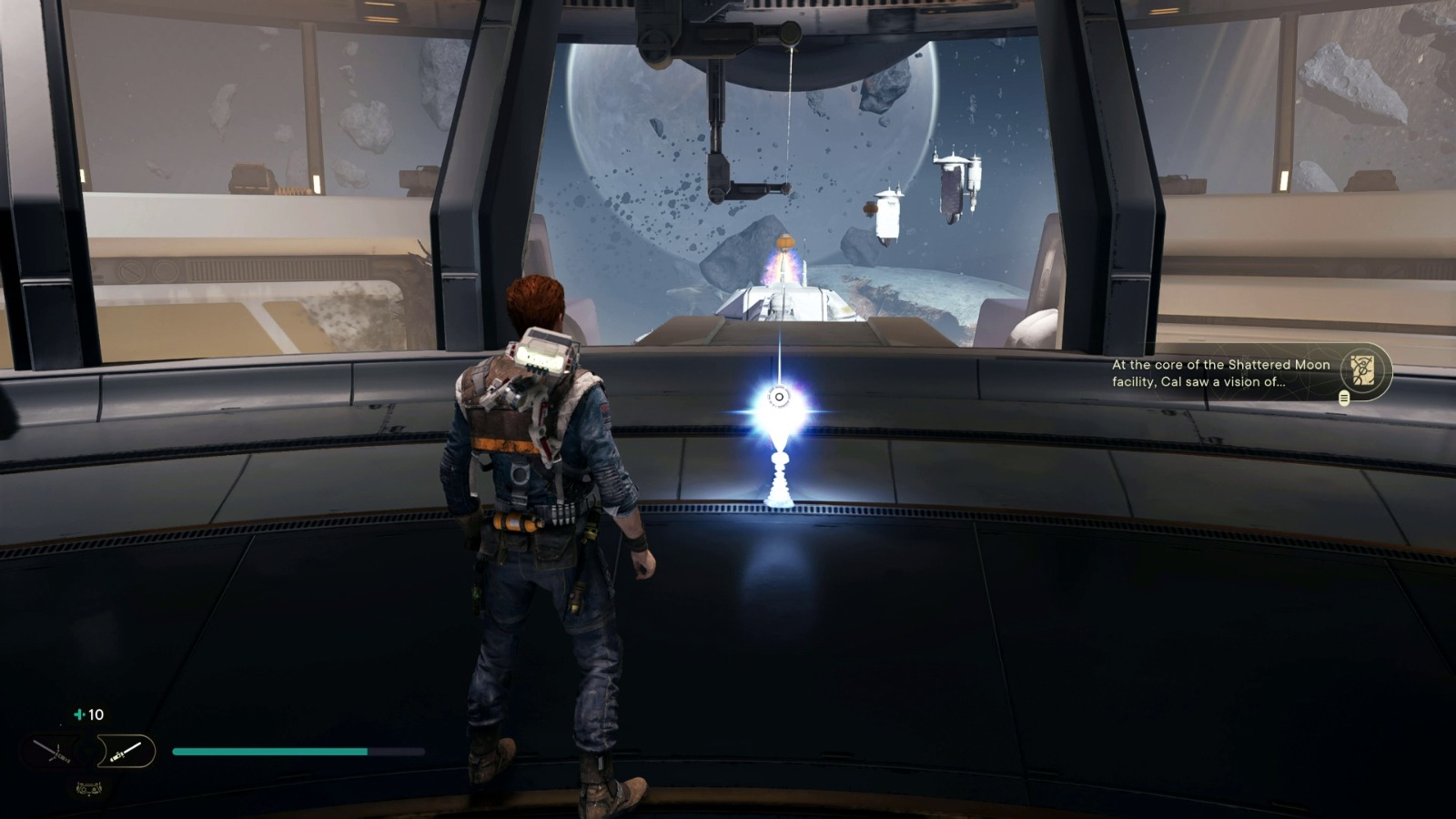The width and height of the screenshot is (1456, 819).
Task: Click the hamburger lines icon under the notification
Action: click(1344, 398)
